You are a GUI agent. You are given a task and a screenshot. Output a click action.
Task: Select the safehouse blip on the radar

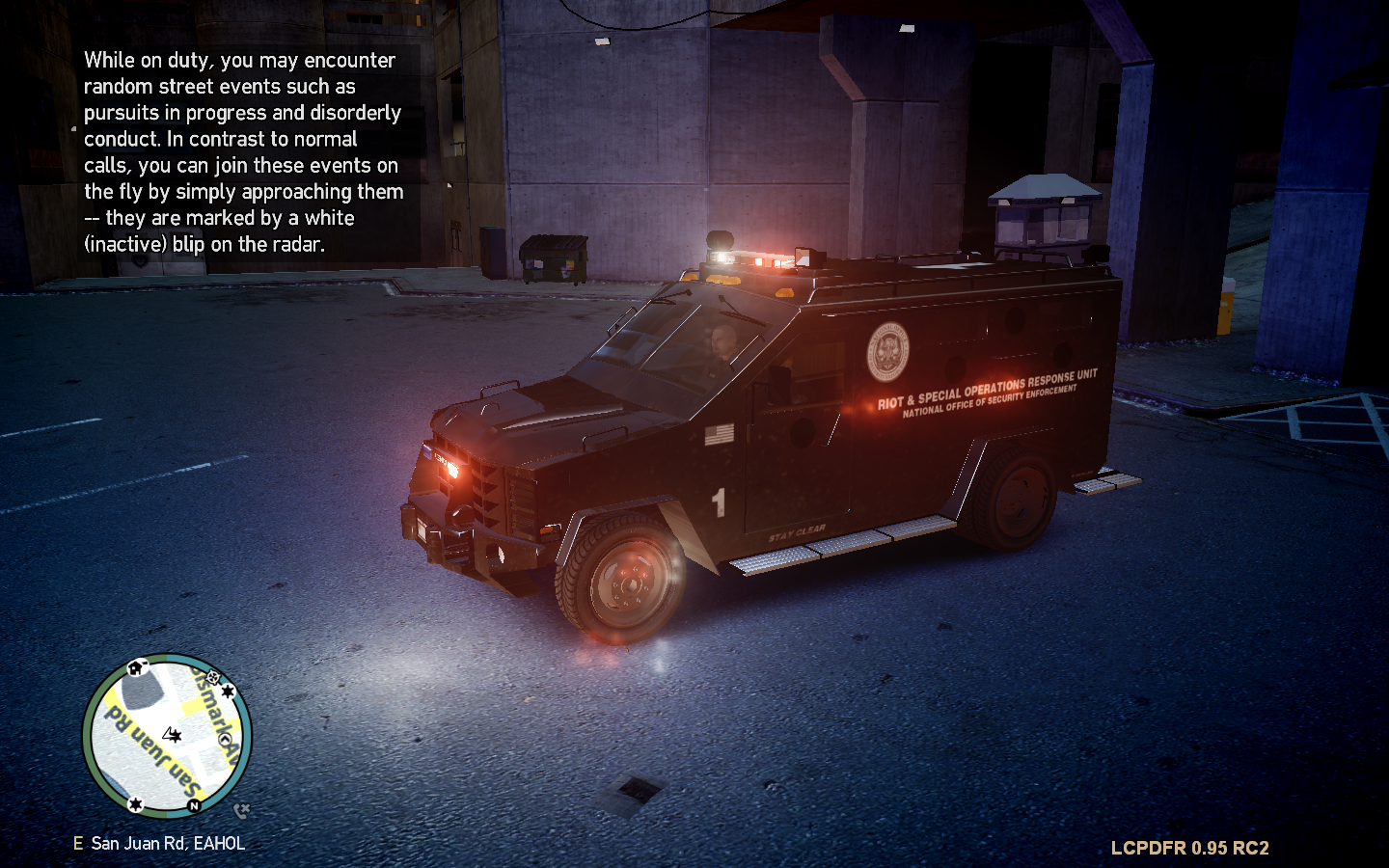click(x=136, y=667)
